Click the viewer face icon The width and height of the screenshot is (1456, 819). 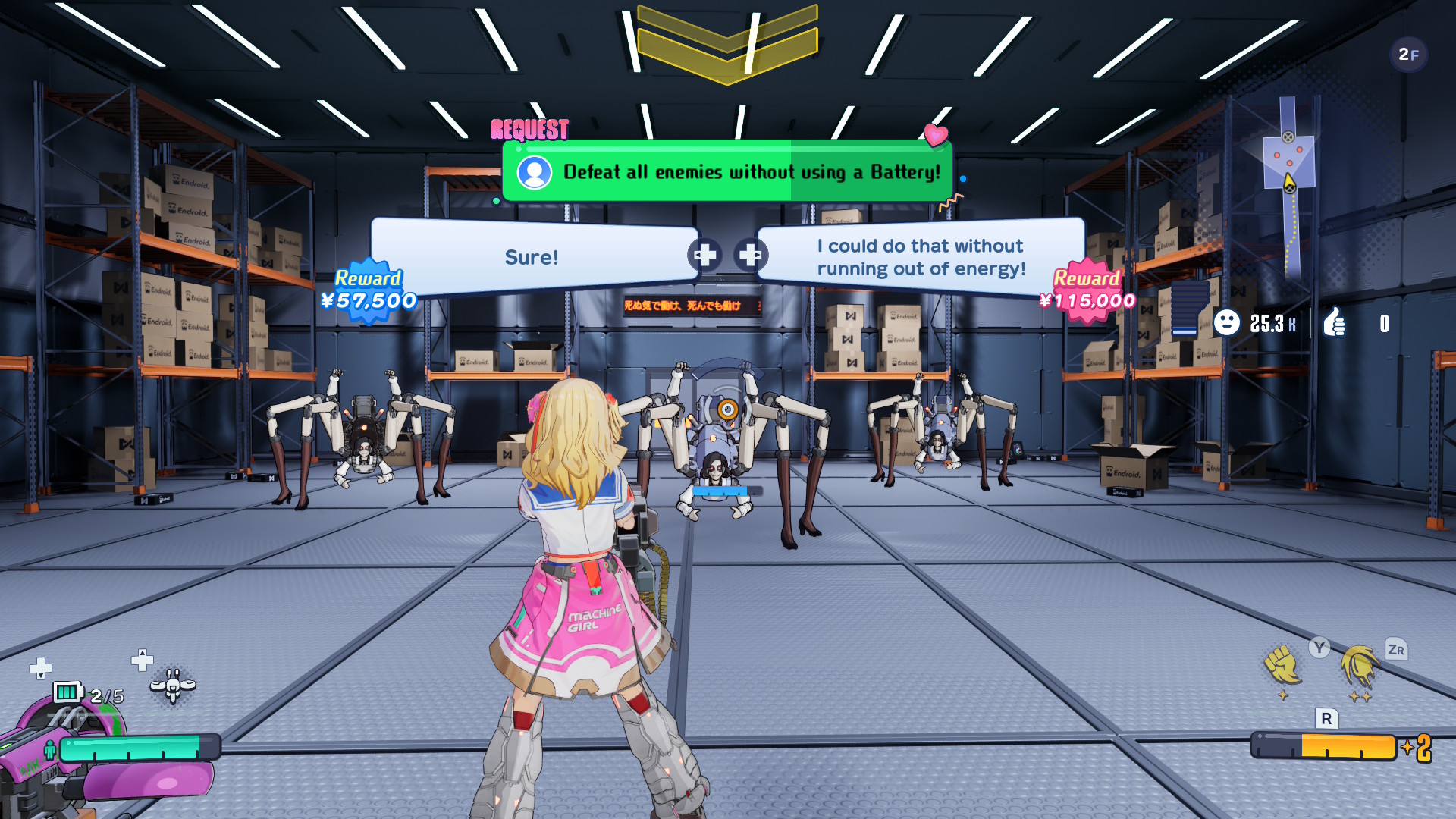coord(1226,323)
